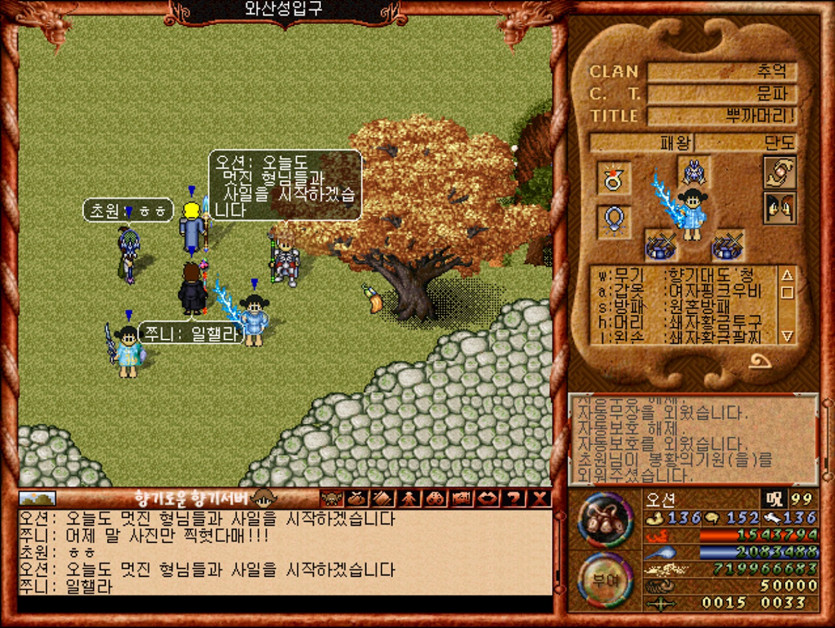The width and height of the screenshot is (835, 628).
Task: Open the character figure toolbar icon
Action: click(410, 497)
